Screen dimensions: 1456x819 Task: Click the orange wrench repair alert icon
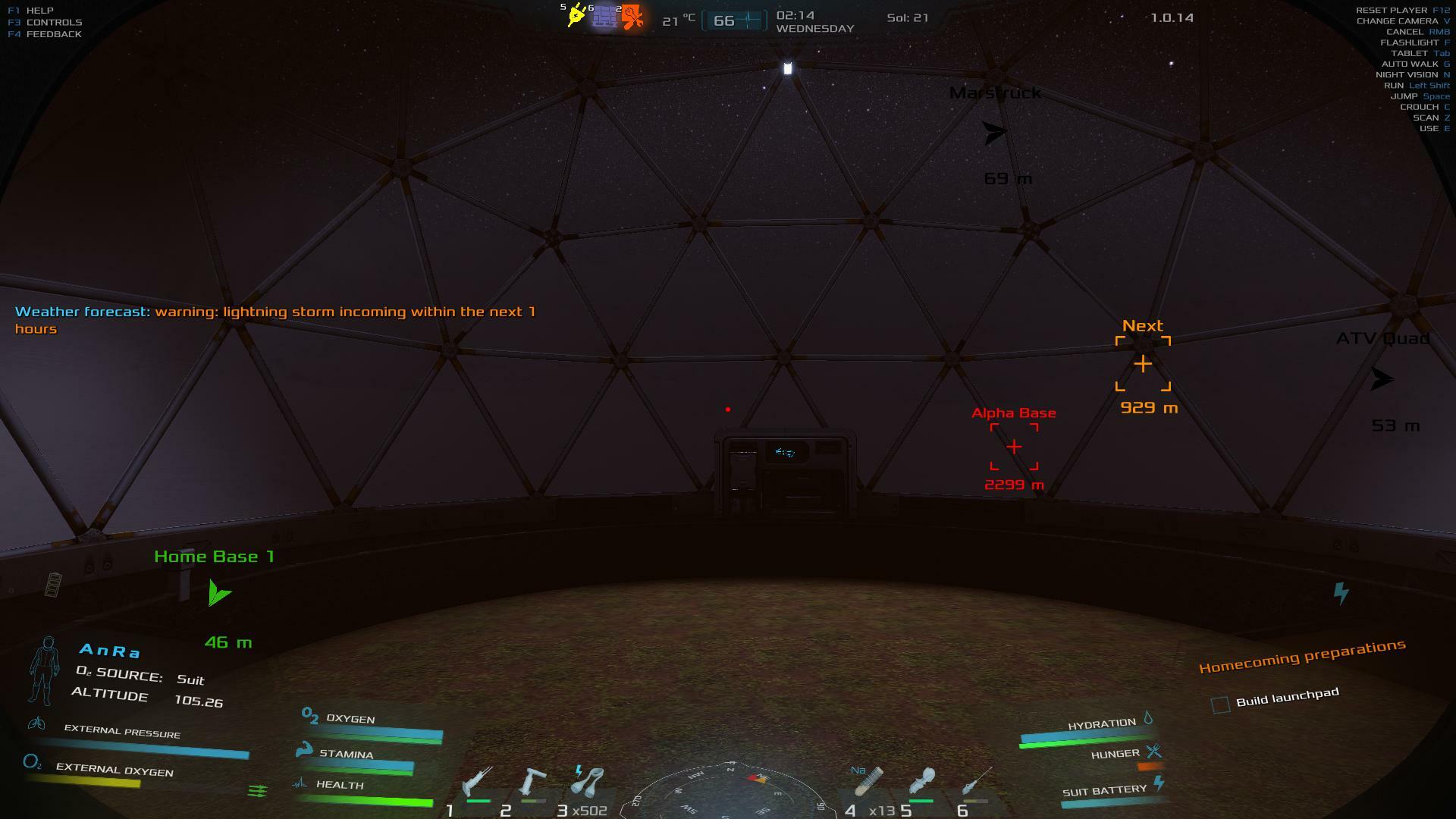(x=632, y=17)
